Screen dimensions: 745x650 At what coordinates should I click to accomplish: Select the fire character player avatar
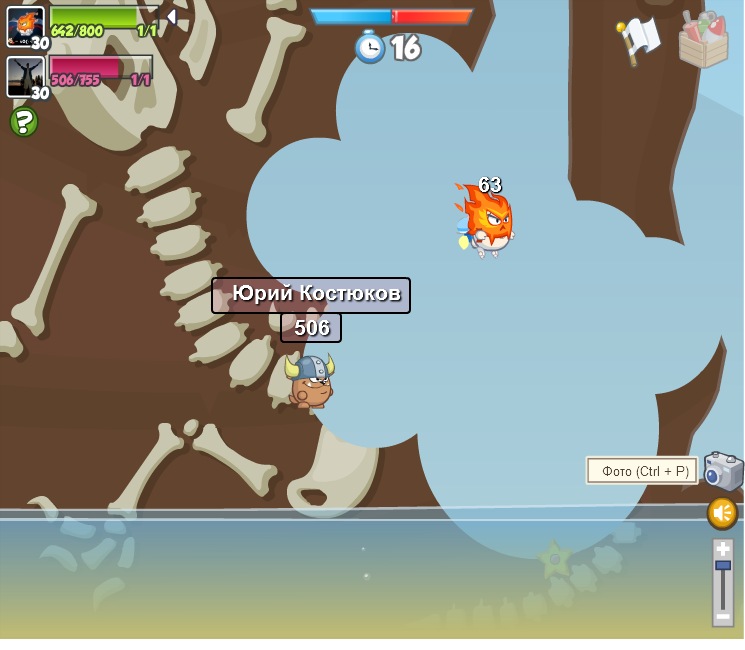coord(25,26)
